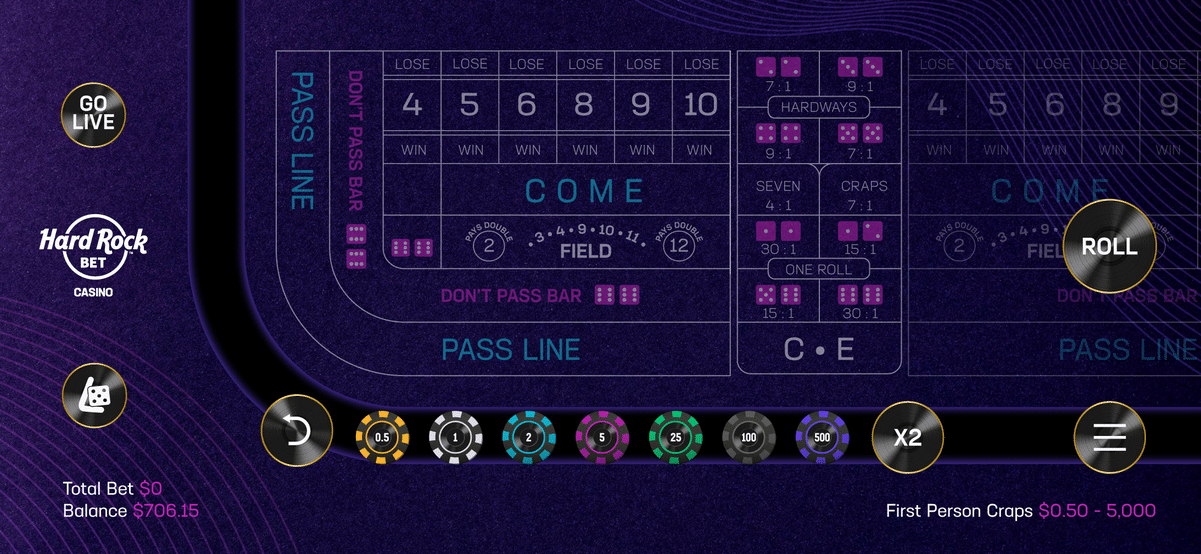Click the dice icon button
Viewport: 1201px width, 554px height.
[95, 397]
